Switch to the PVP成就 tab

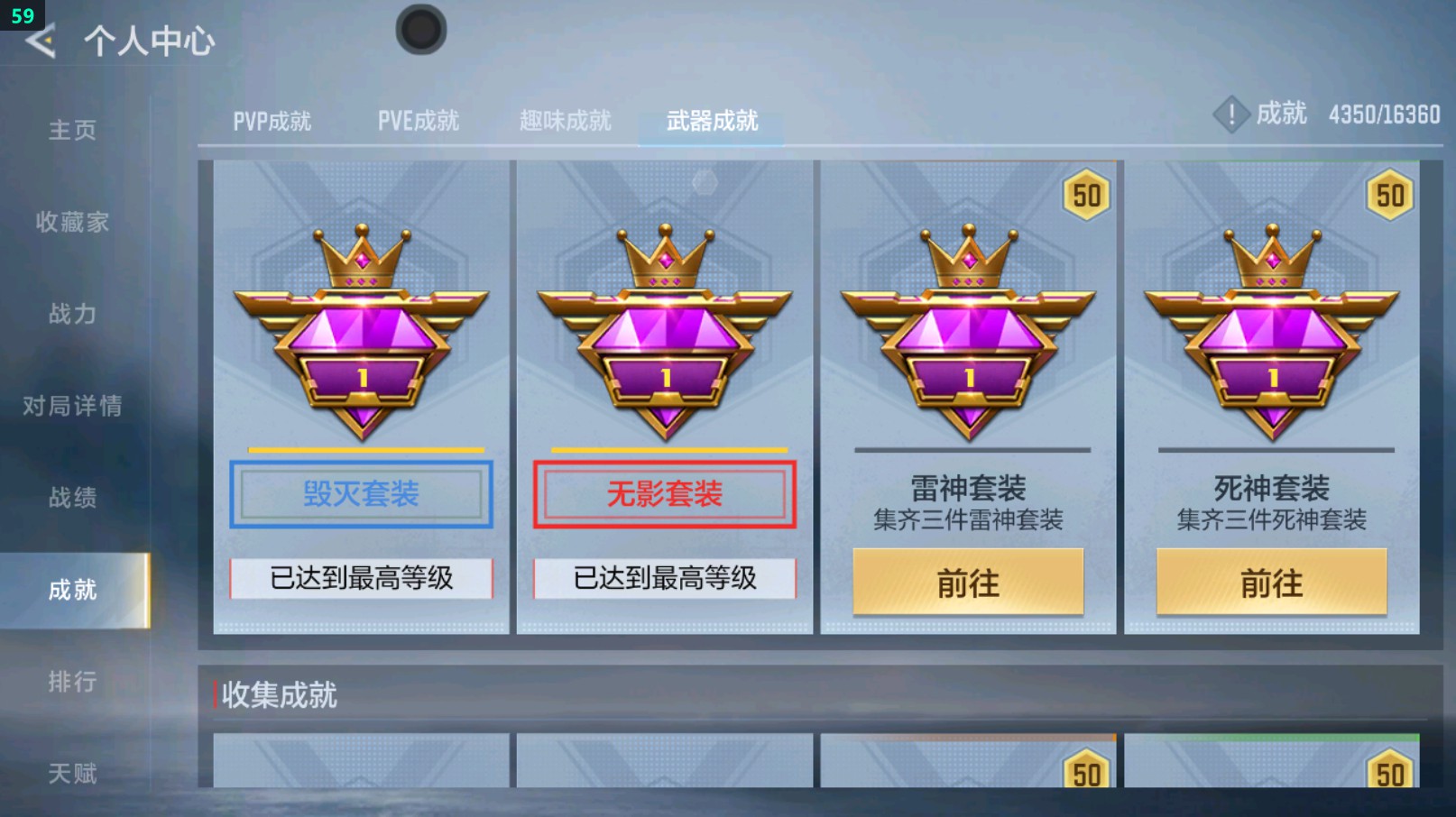click(270, 120)
